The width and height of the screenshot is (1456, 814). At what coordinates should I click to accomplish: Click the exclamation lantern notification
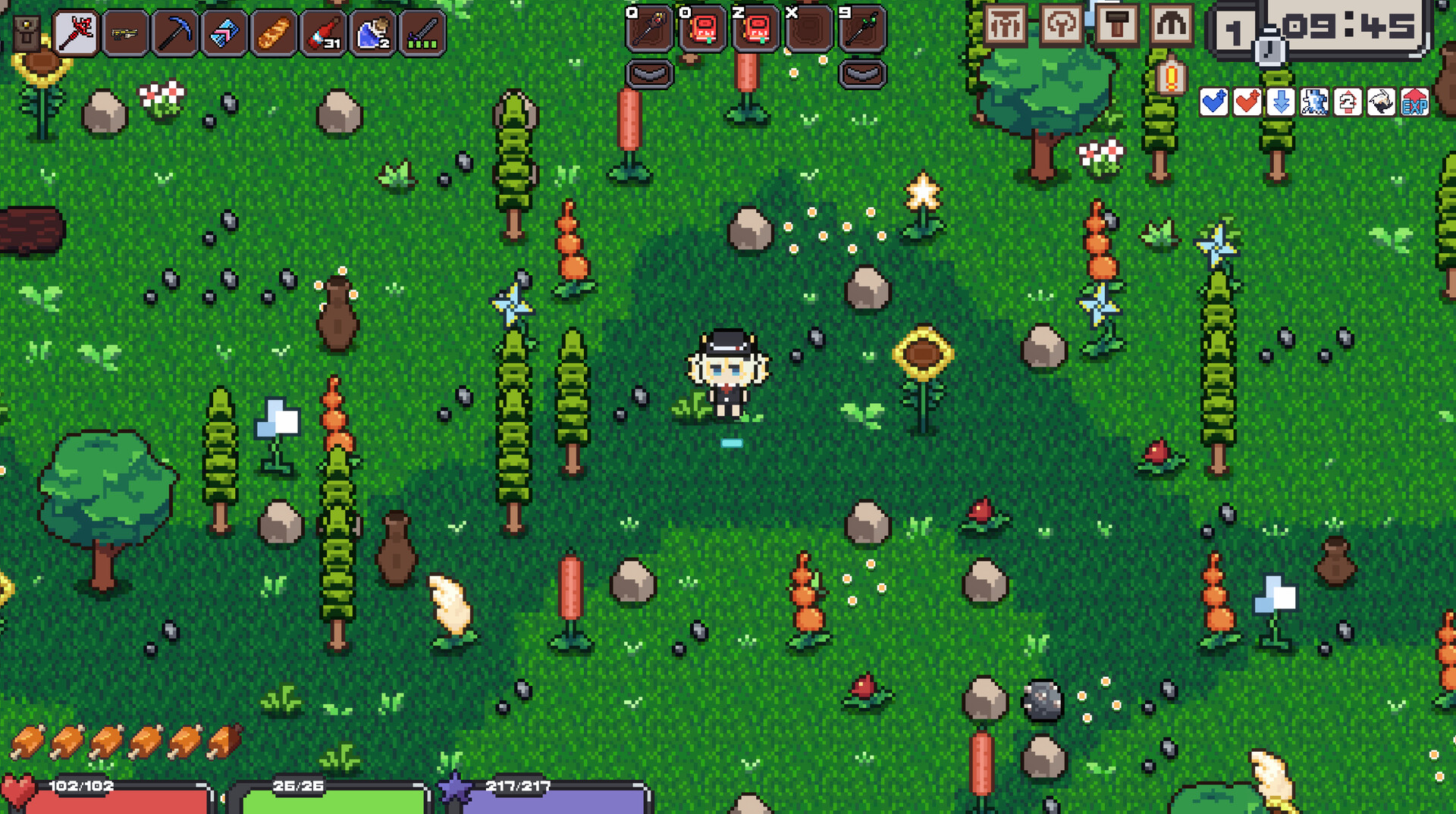pos(1170,77)
